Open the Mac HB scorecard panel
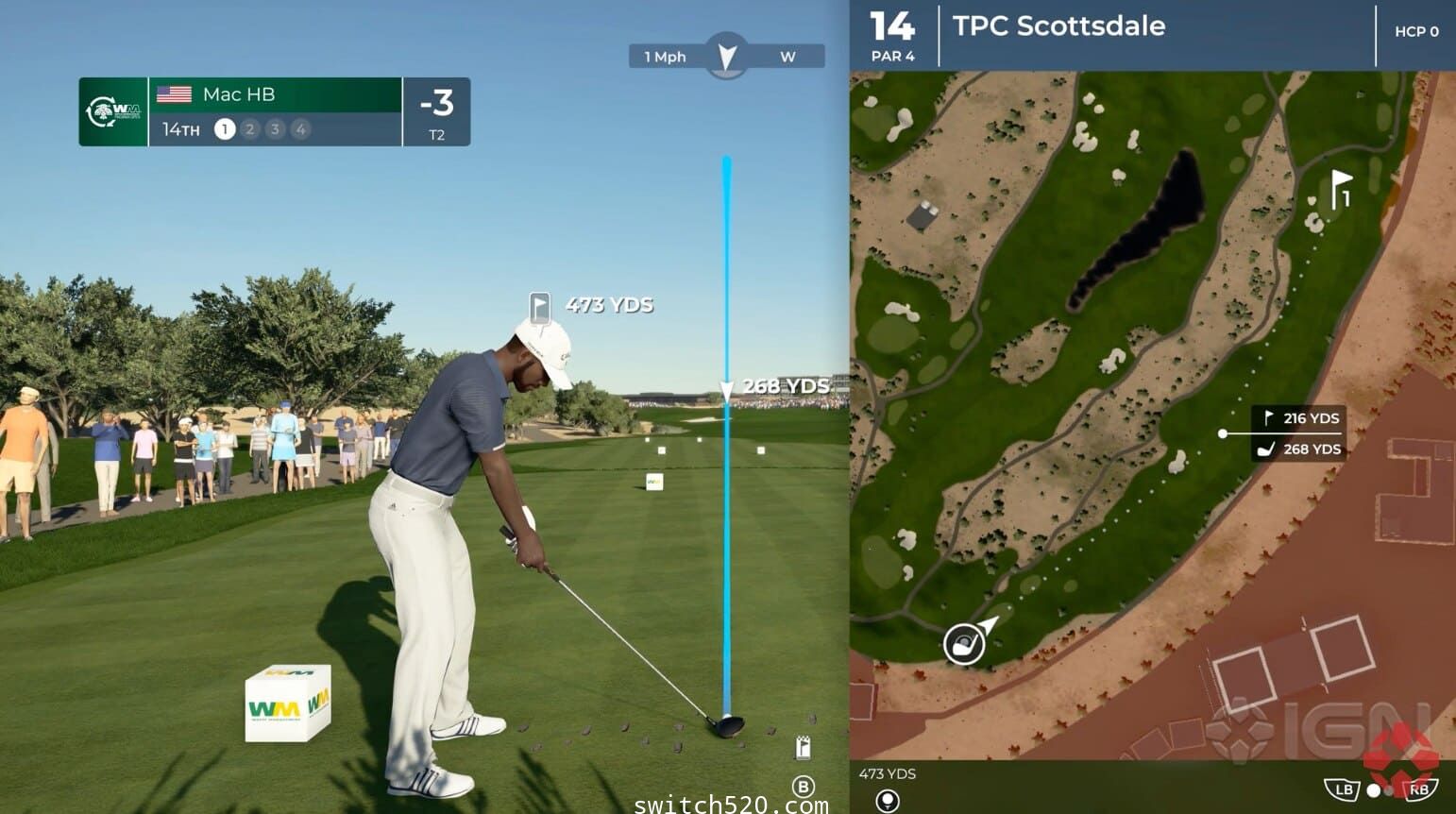This screenshot has height=814, width=1456. [x=274, y=111]
